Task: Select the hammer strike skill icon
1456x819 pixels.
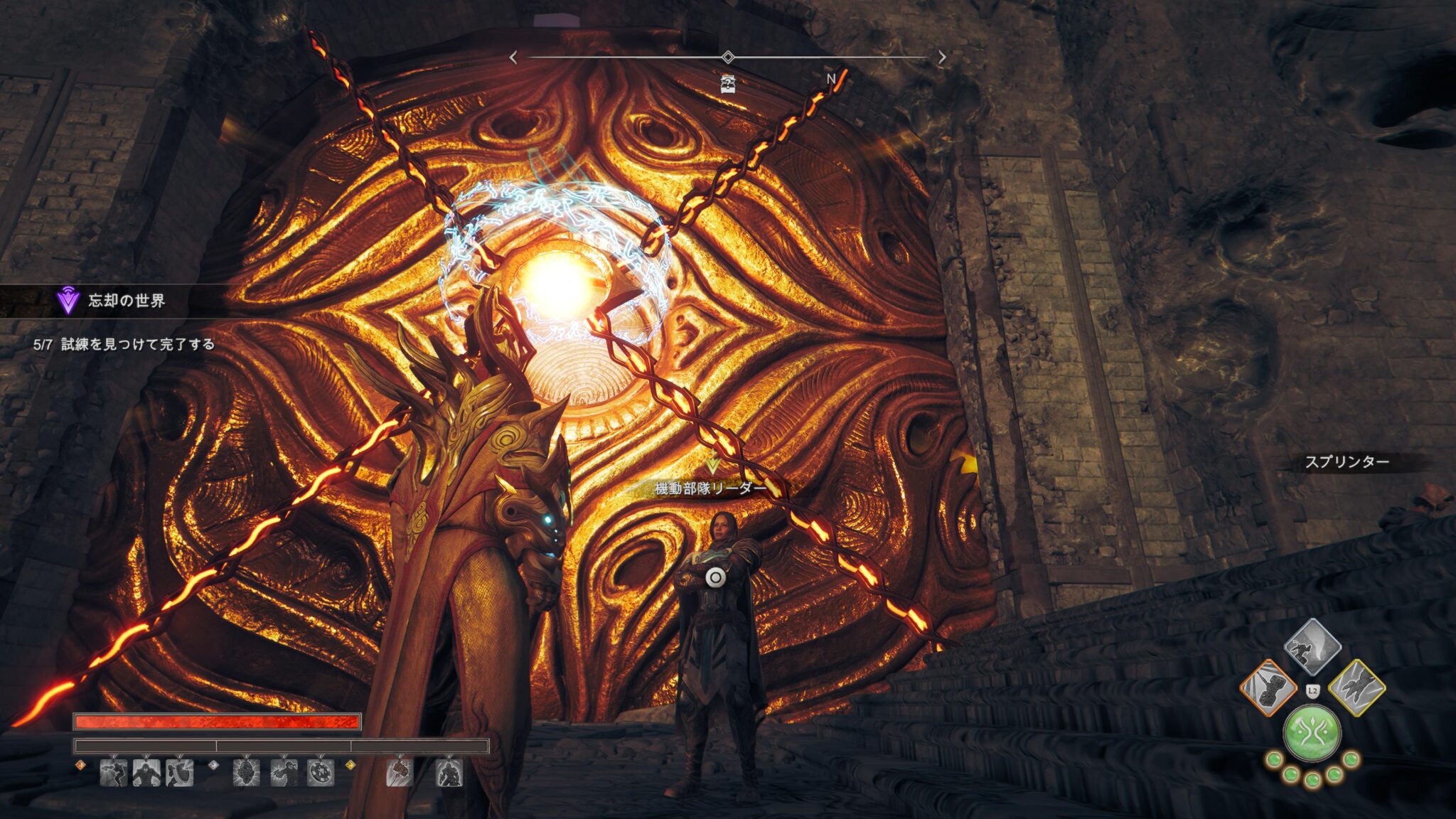Action: click(400, 773)
